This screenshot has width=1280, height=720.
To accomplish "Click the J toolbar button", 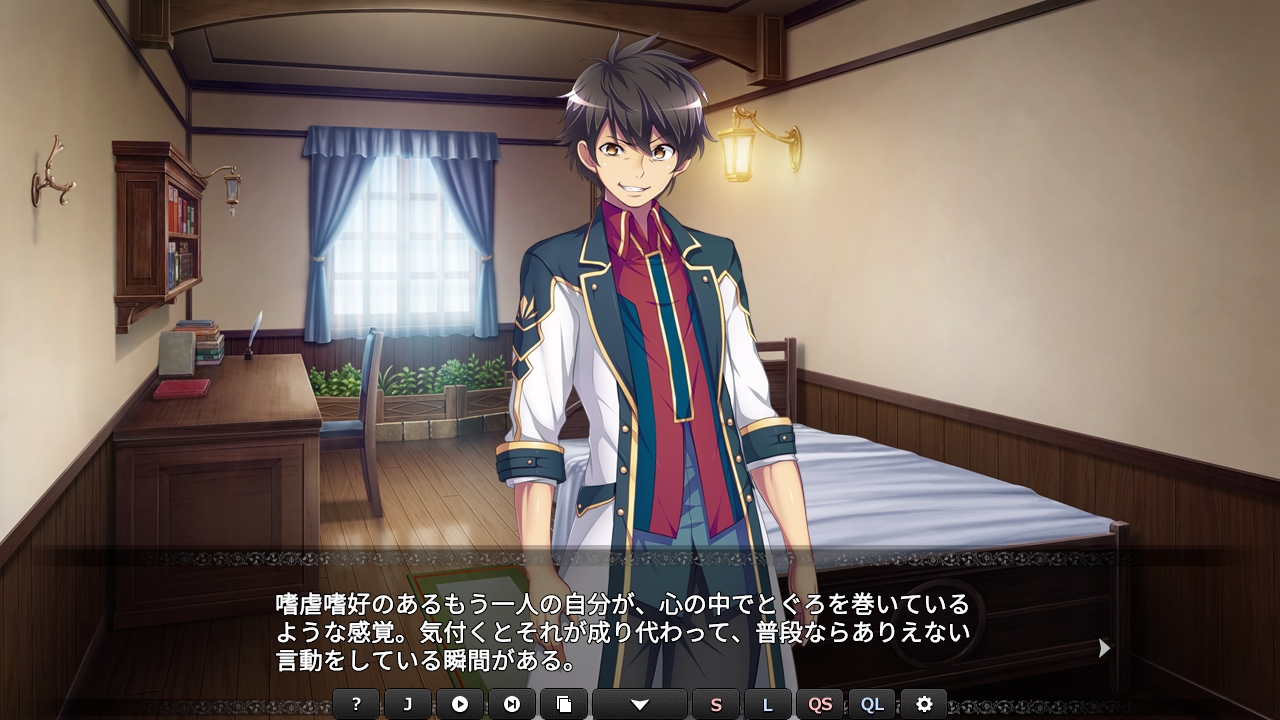I will pos(408,704).
